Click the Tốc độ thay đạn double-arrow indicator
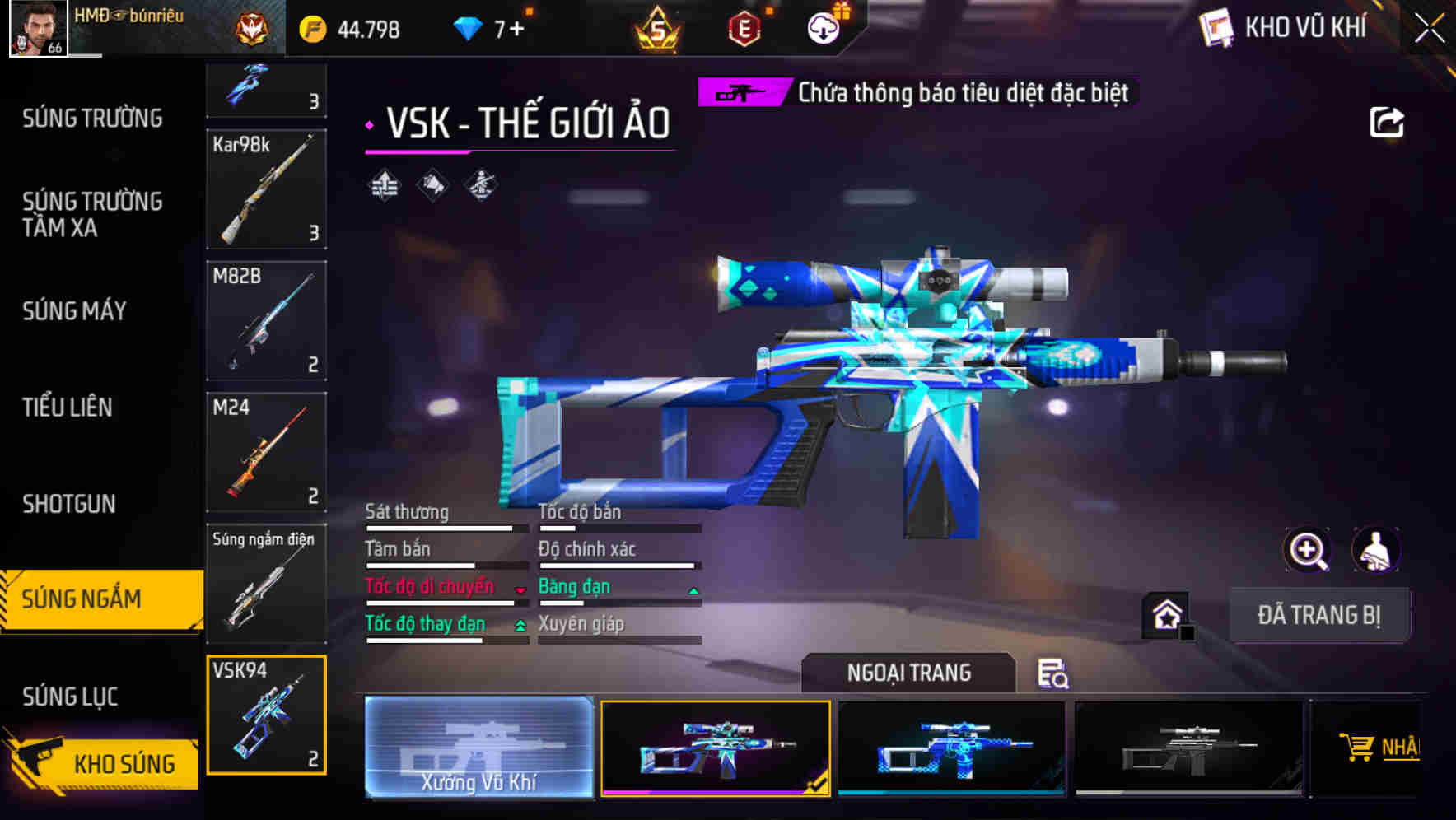 point(520,627)
